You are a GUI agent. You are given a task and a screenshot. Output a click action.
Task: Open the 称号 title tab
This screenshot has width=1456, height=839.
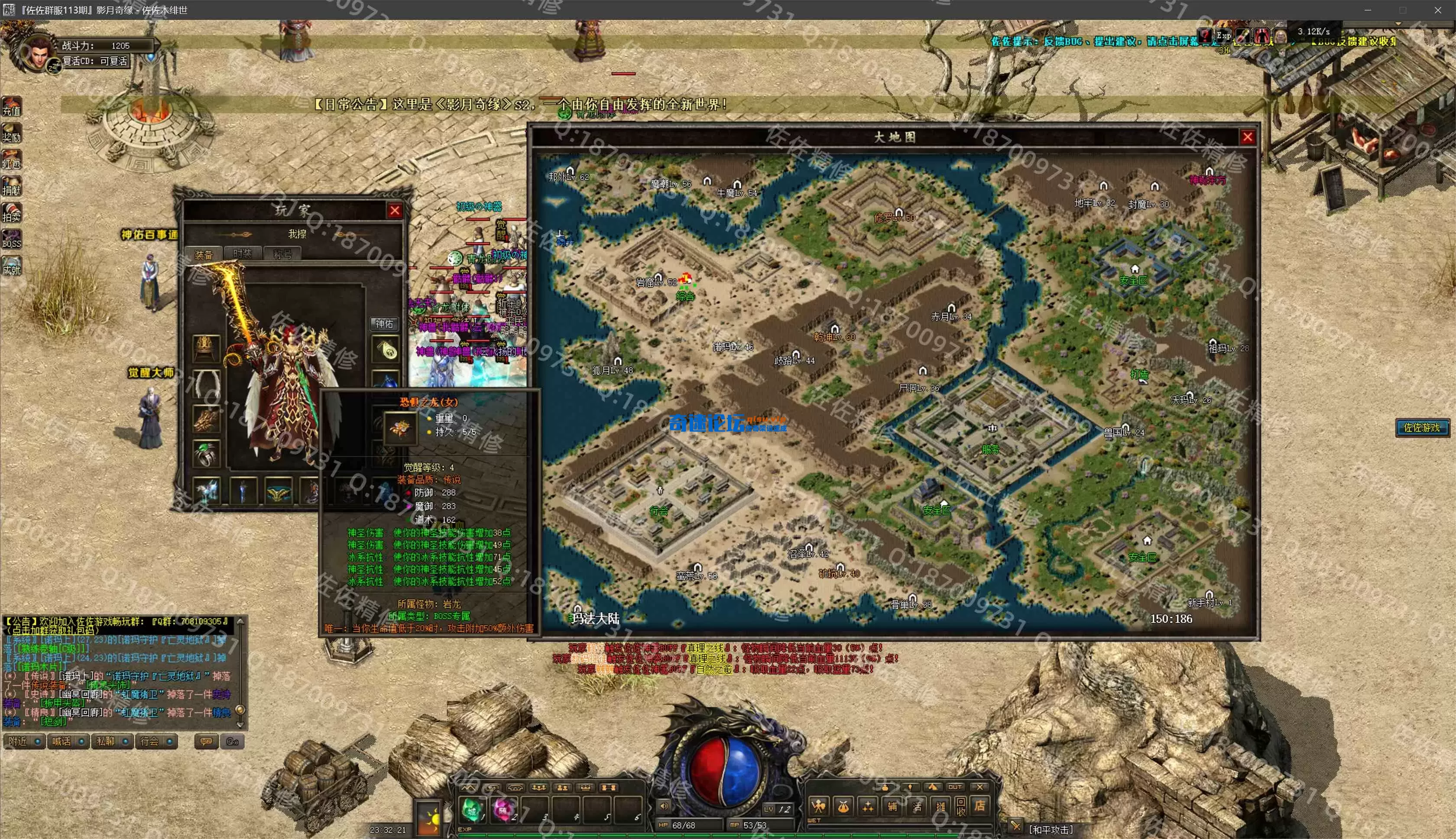[282, 254]
